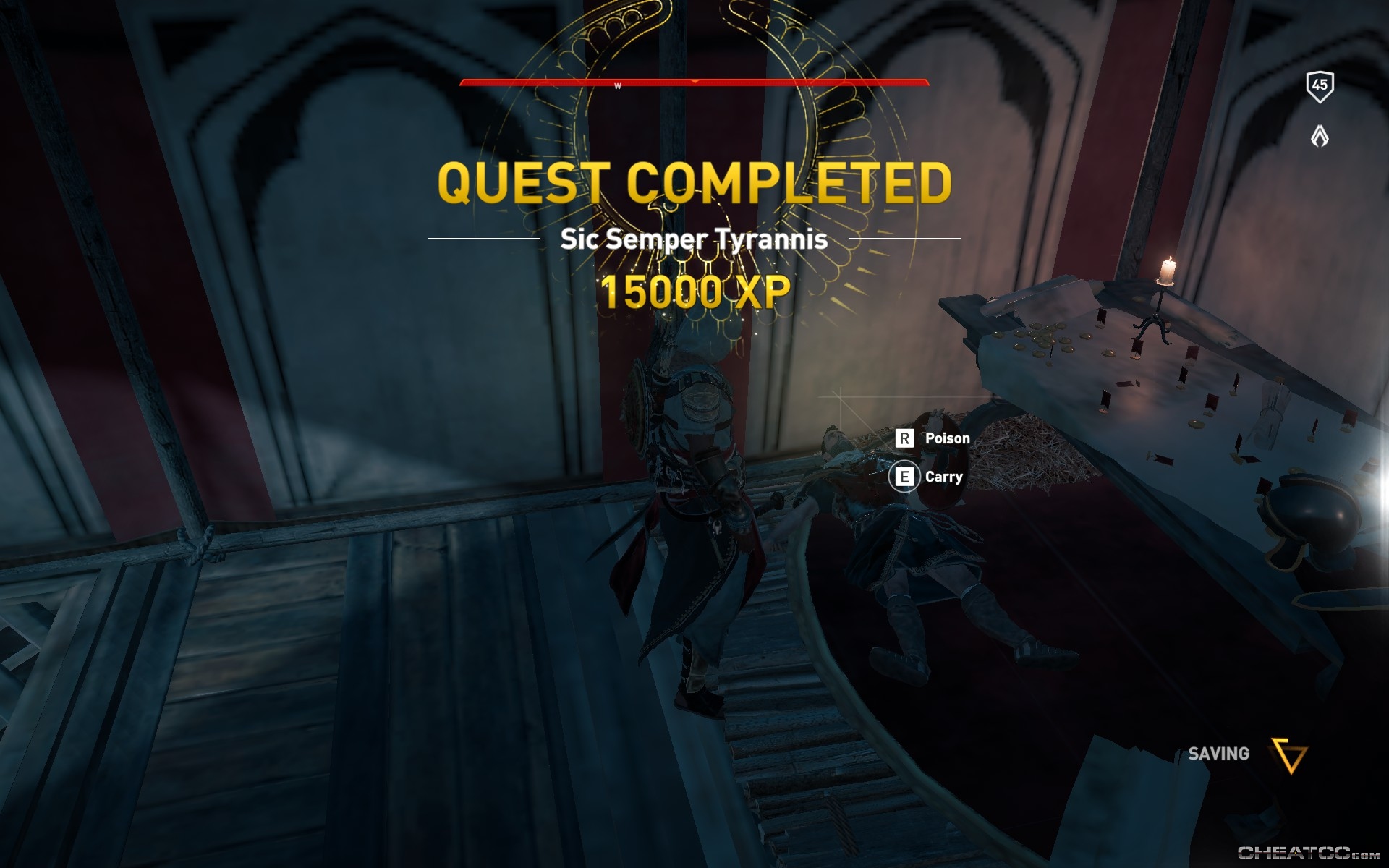Select the W direction marker on the compass
This screenshot has width=1389, height=868.
617,86
